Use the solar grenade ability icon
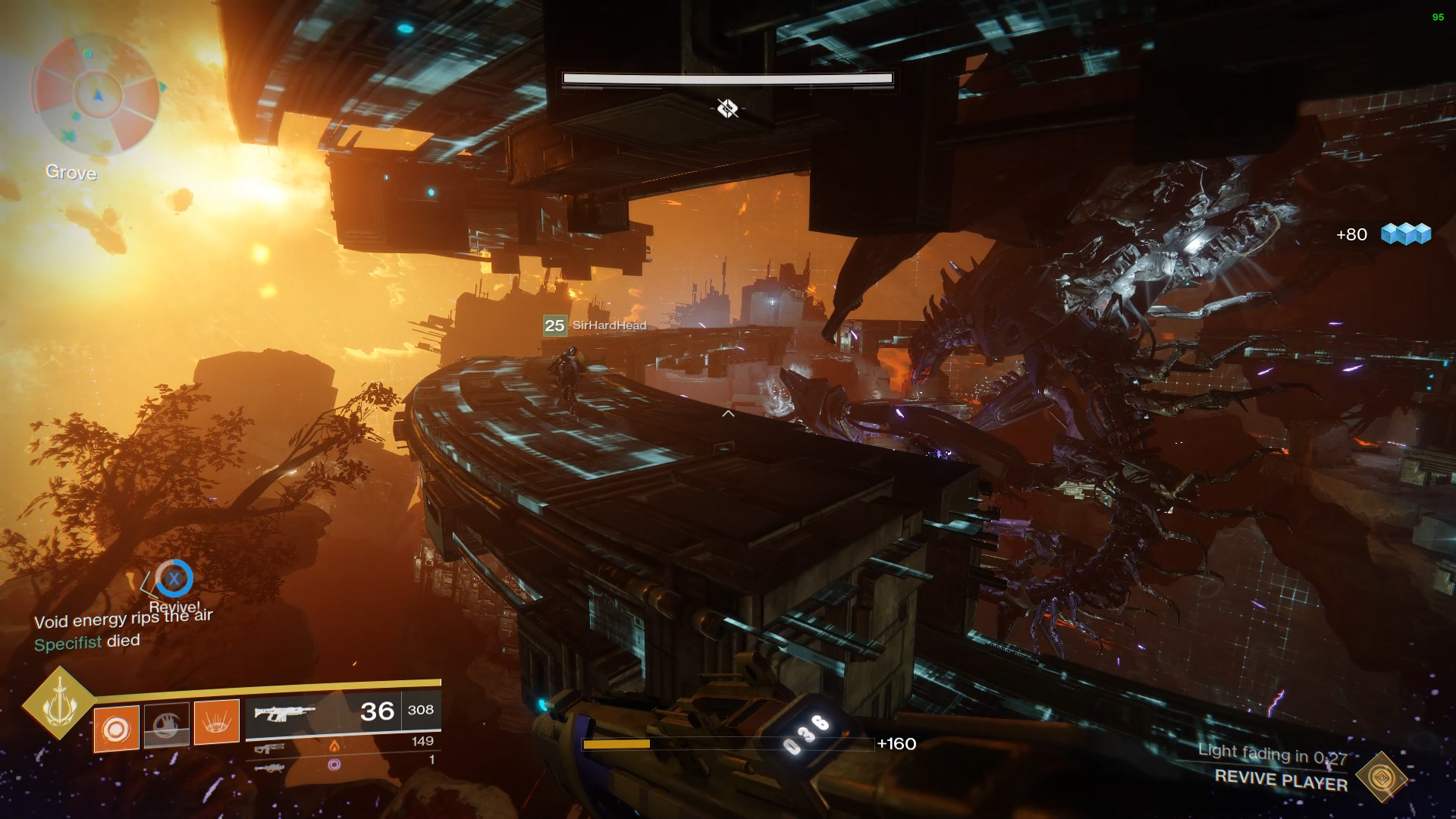Viewport: 1456px width, 819px height. pos(116,729)
